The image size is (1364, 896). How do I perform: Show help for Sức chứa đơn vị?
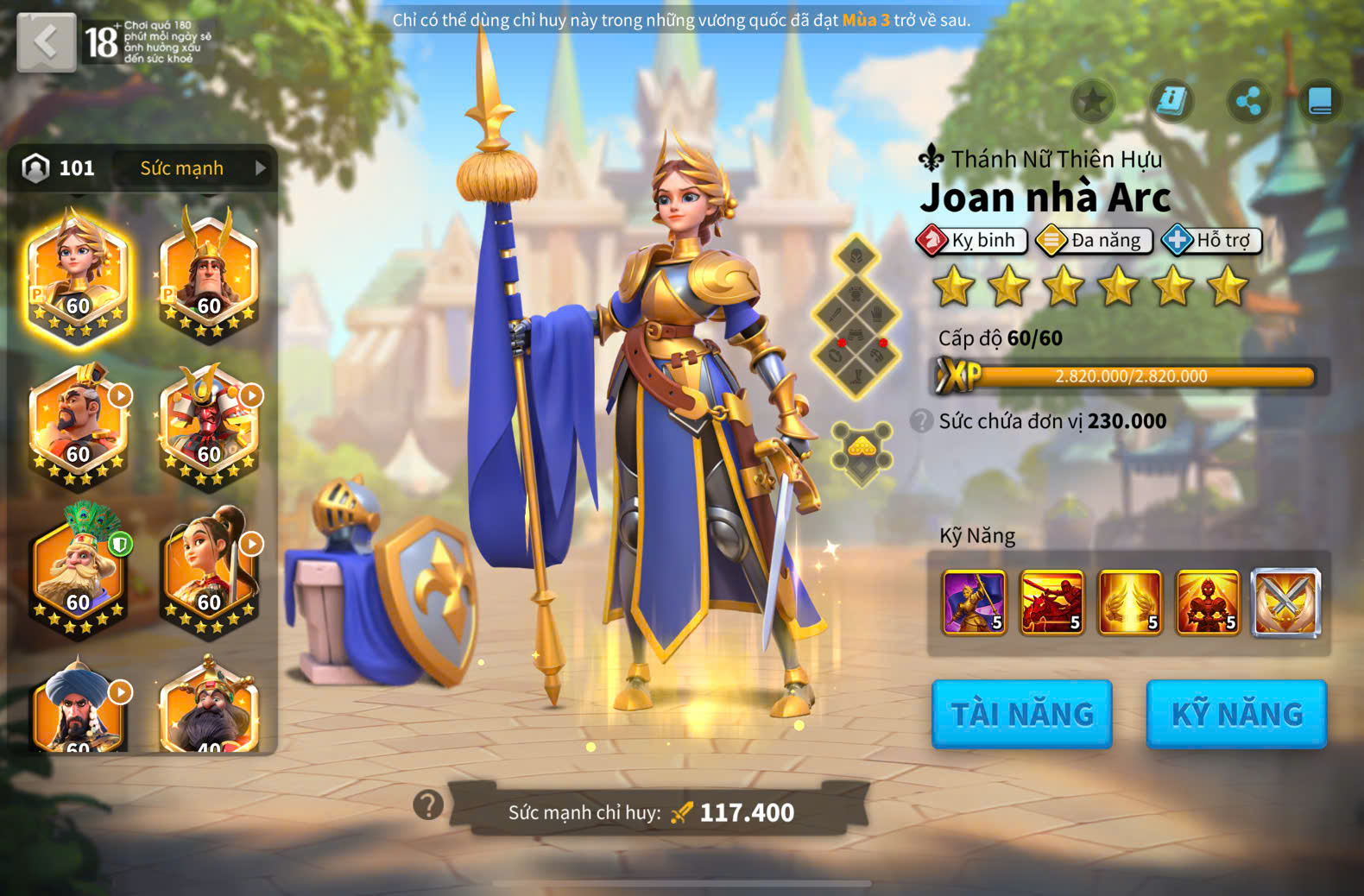922,421
